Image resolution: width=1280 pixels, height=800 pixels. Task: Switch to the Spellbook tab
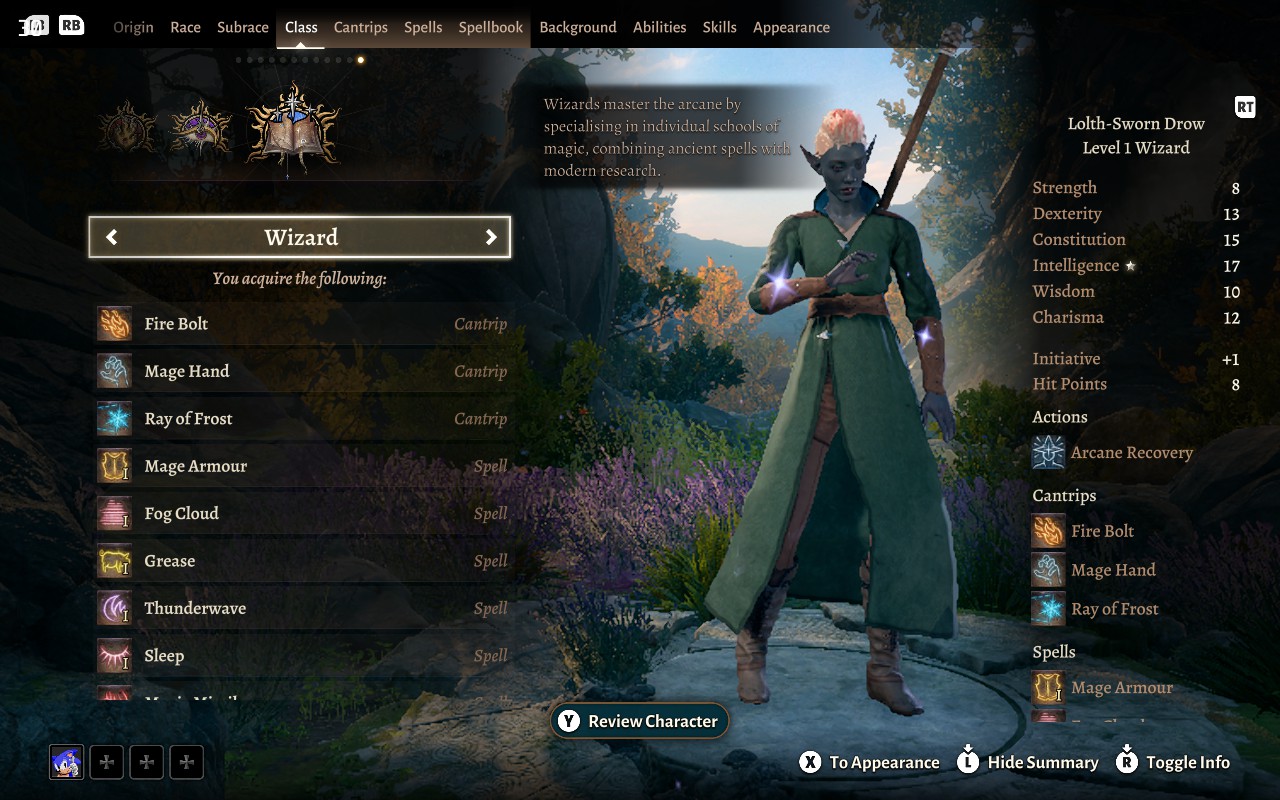(490, 27)
